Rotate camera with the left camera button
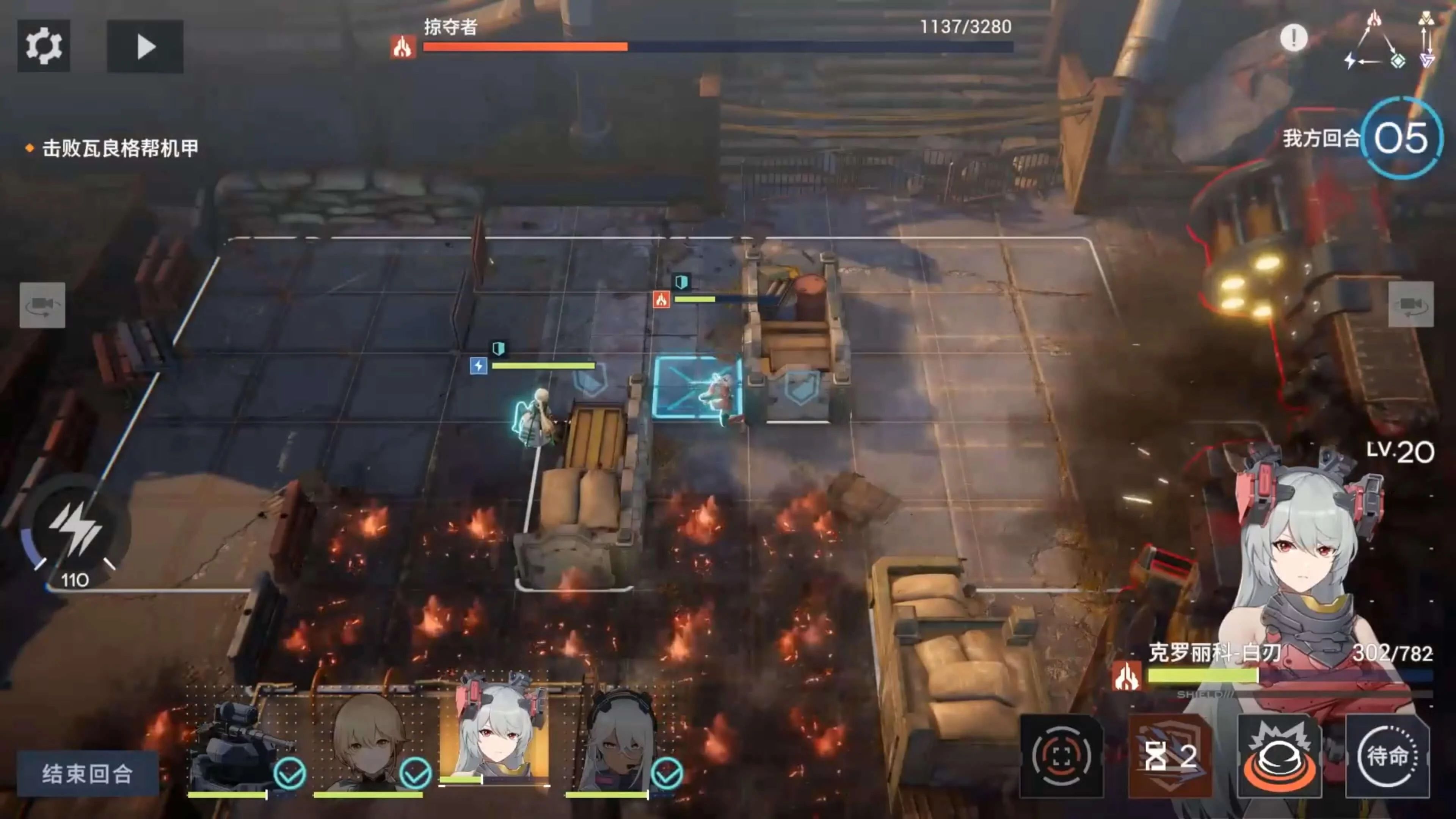 [x=42, y=304]
